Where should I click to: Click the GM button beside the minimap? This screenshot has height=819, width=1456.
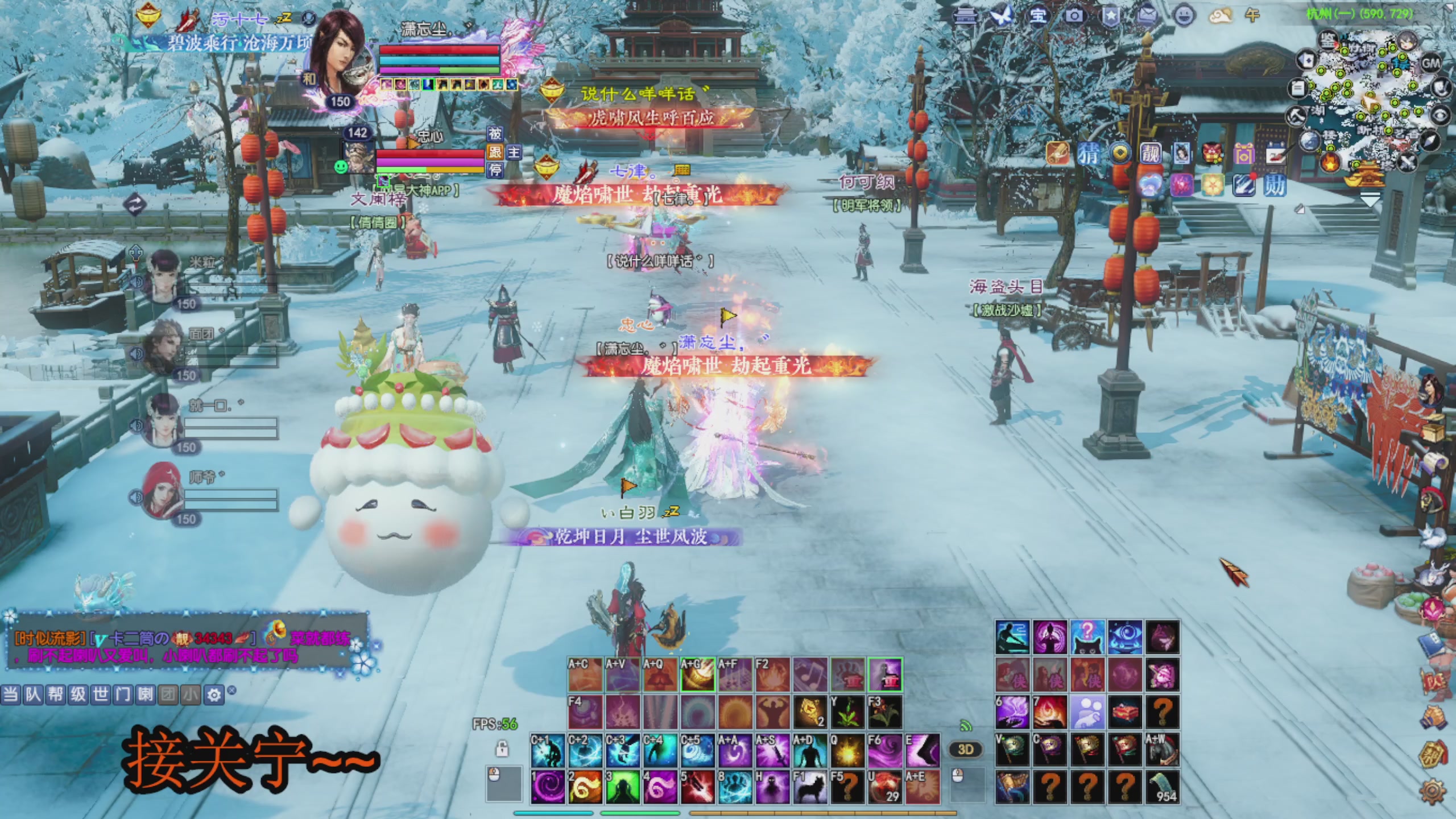click(1431, 63)
